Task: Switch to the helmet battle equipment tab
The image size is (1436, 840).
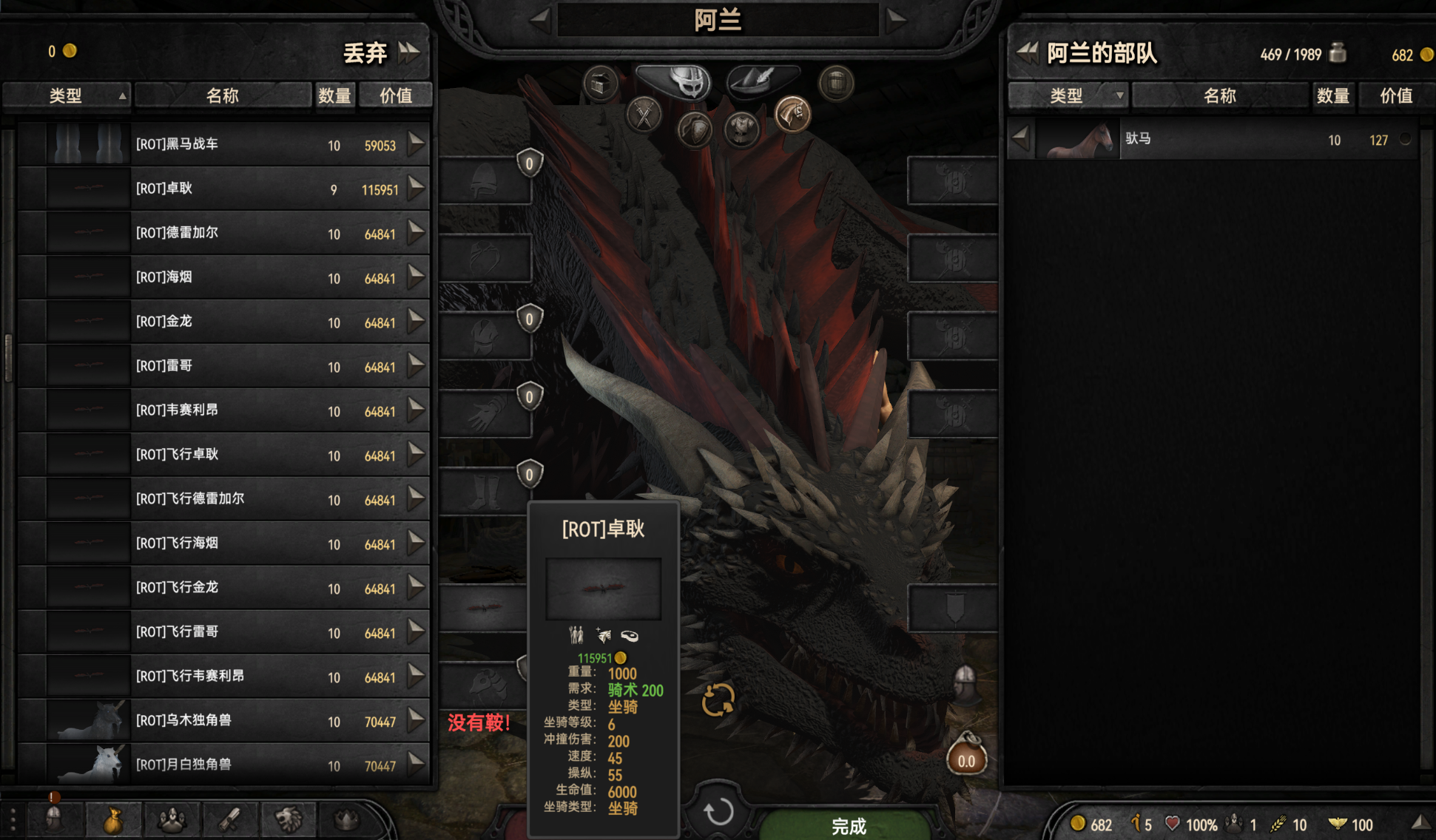Action: pyautogui.click(x=675, y=80)
